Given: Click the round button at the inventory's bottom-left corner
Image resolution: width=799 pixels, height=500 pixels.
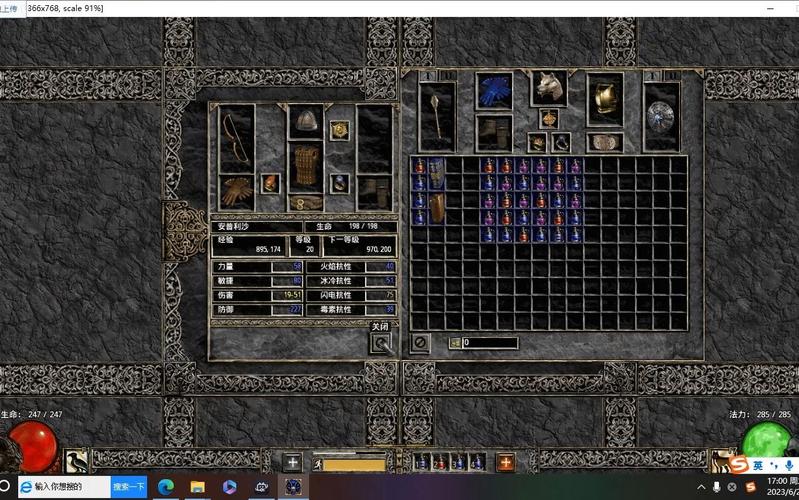Looking at the screenshot, I should [x=420, y=342].
